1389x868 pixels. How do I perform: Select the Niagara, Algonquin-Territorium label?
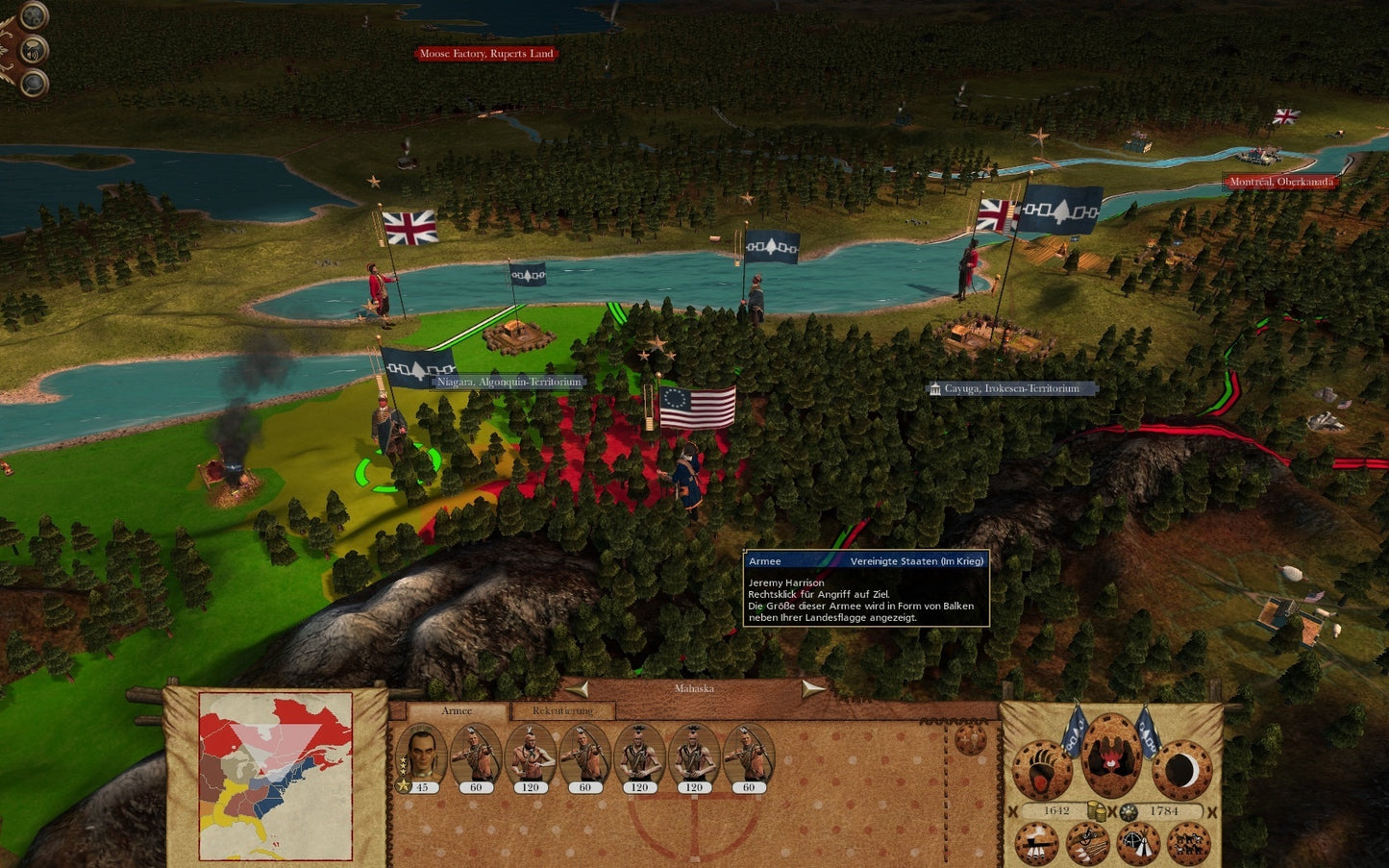pyautogui.click(x=508, y=383)
